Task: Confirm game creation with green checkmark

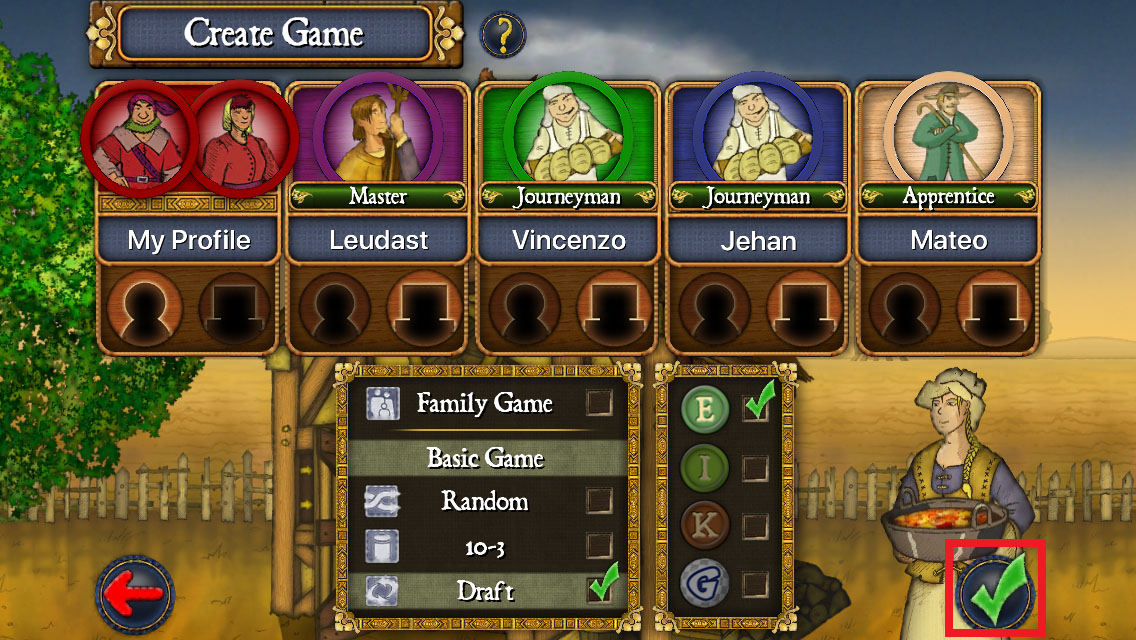Action: point(994,592)
